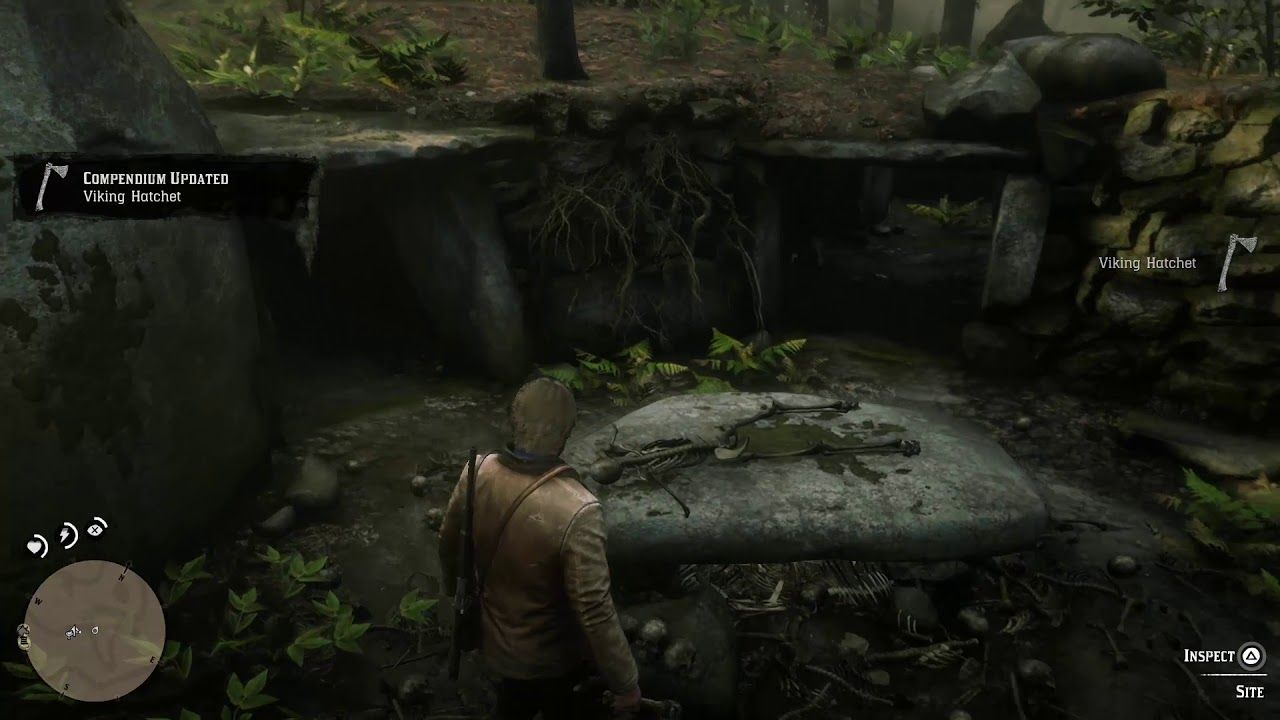The width and height of the screenshot is (1280, 720).
Task: Click the player arrow marker on the minimap
Action: tap(76, 631)
